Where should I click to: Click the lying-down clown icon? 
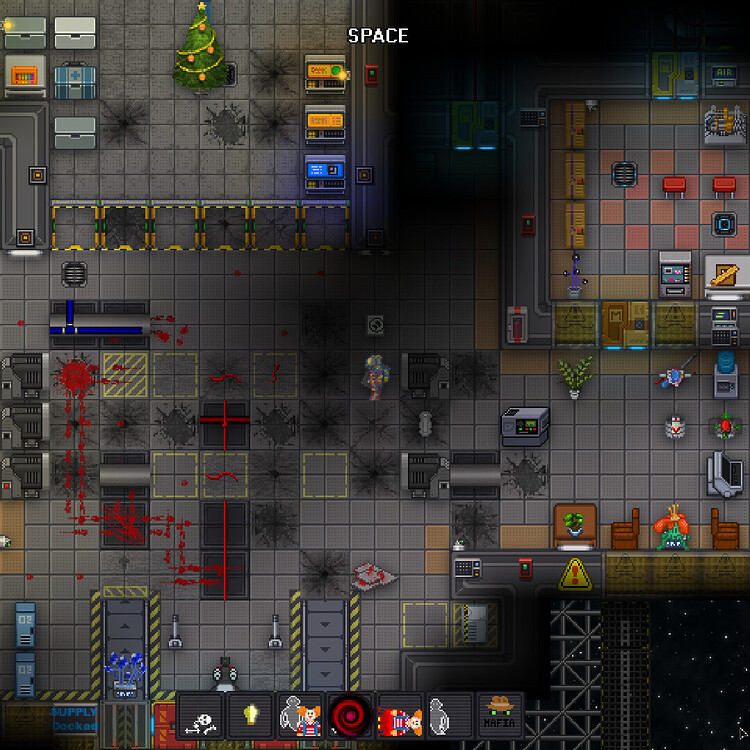click(x=400, y=716)
